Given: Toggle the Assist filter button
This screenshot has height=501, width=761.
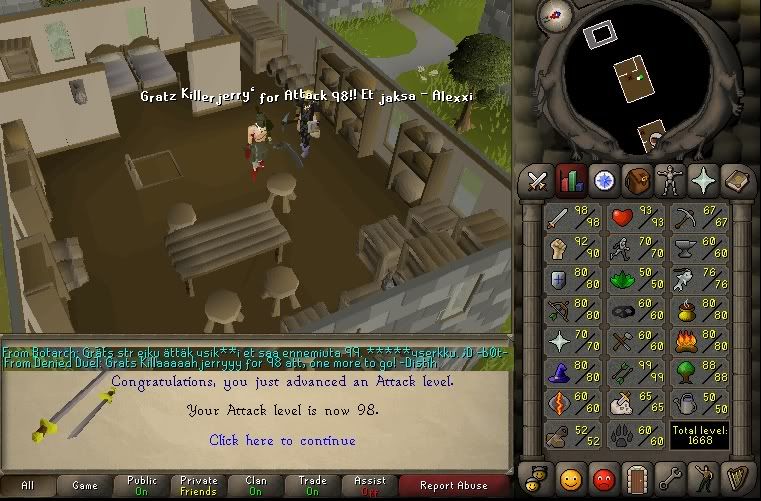Looking at the screenshot, I should [x=370, y=486].
